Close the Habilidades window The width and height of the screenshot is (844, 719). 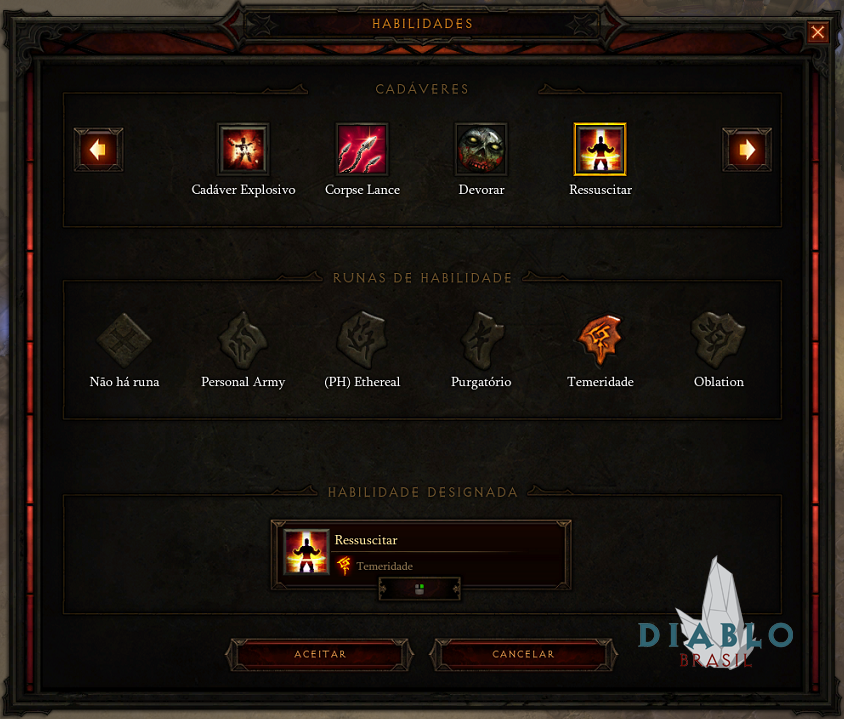[818, 33]
